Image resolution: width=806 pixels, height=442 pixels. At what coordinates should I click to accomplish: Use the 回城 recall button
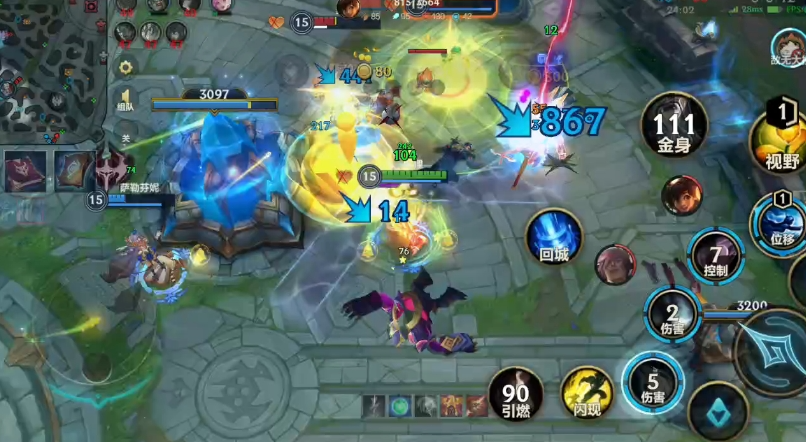click(555, 238)
